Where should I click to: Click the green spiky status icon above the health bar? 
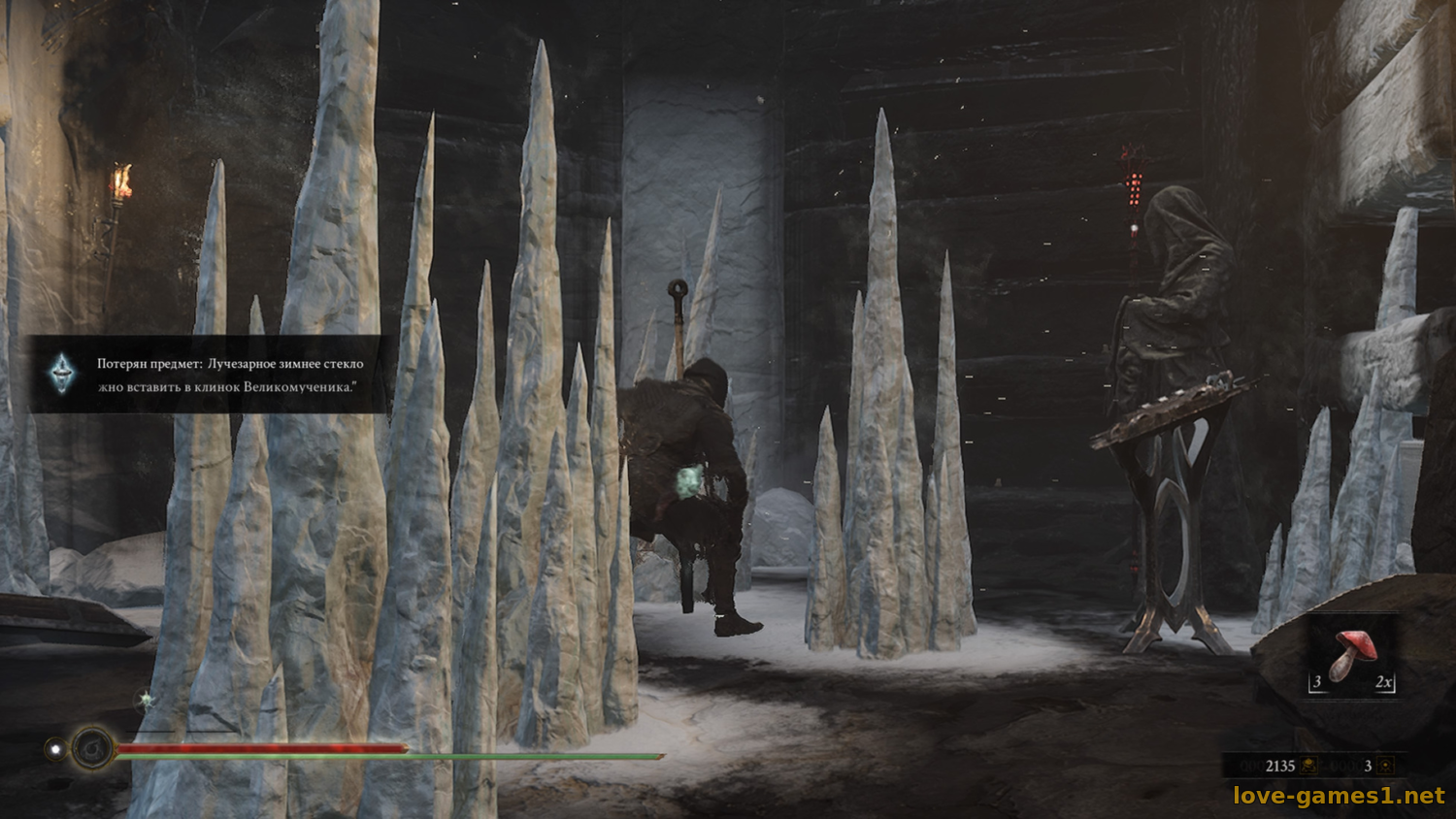(x=146, y=698)
